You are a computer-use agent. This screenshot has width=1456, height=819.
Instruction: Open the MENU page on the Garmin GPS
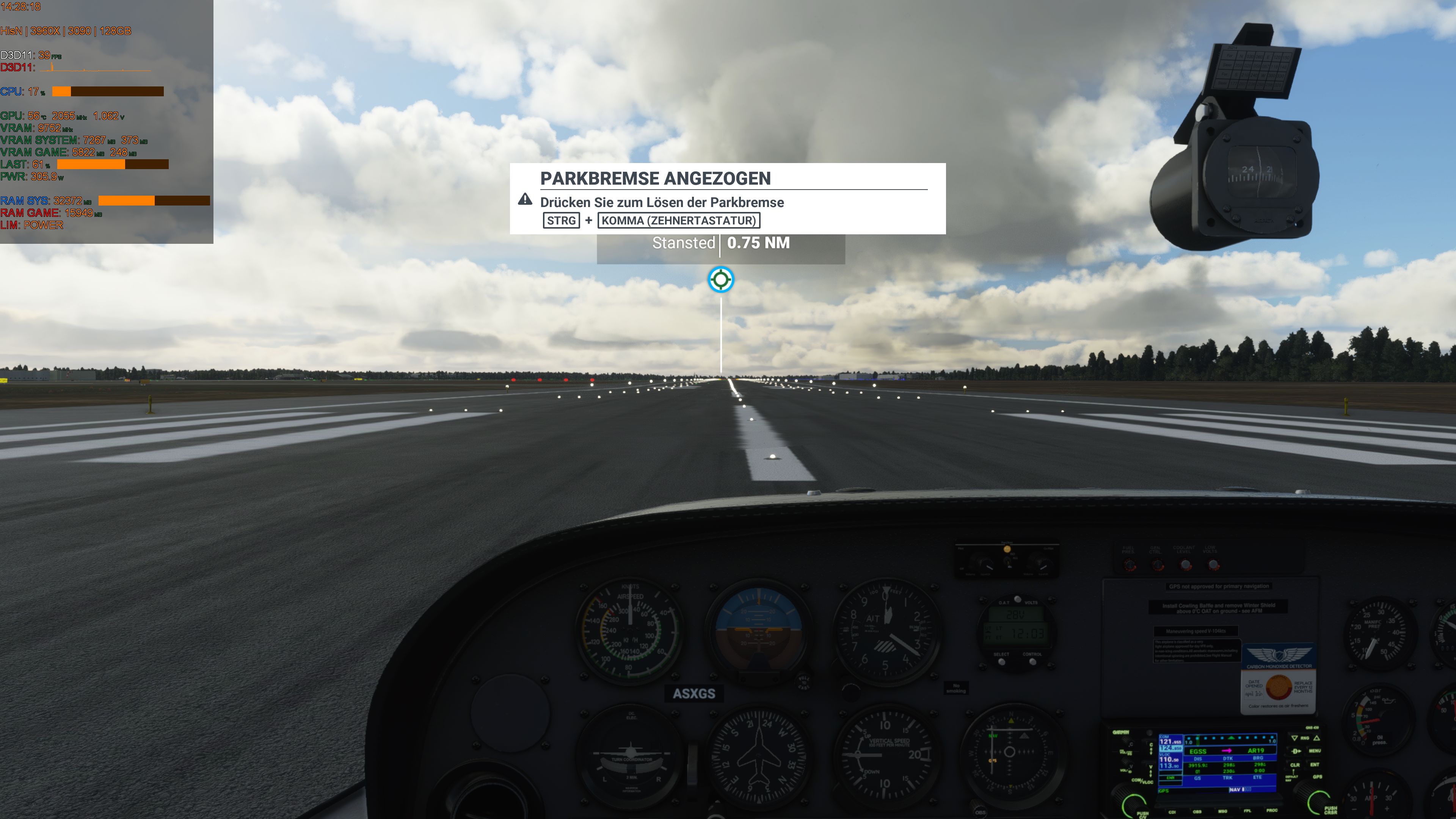pyautogui.click(x=1316, y=751)
